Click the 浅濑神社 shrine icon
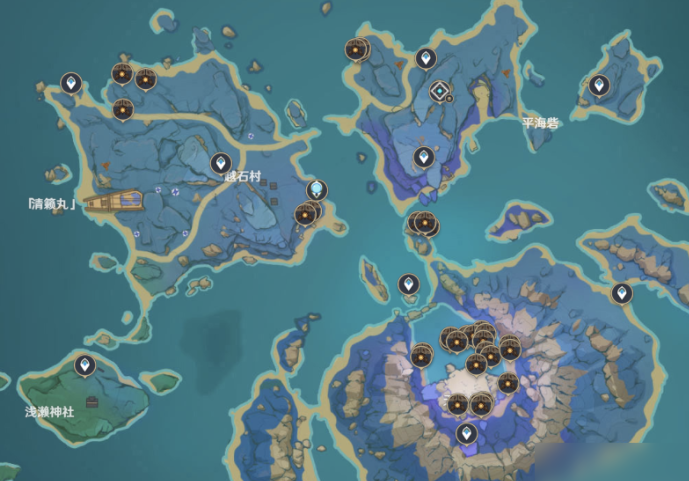Viewport: 689px width, 481px height. [92, 402]
